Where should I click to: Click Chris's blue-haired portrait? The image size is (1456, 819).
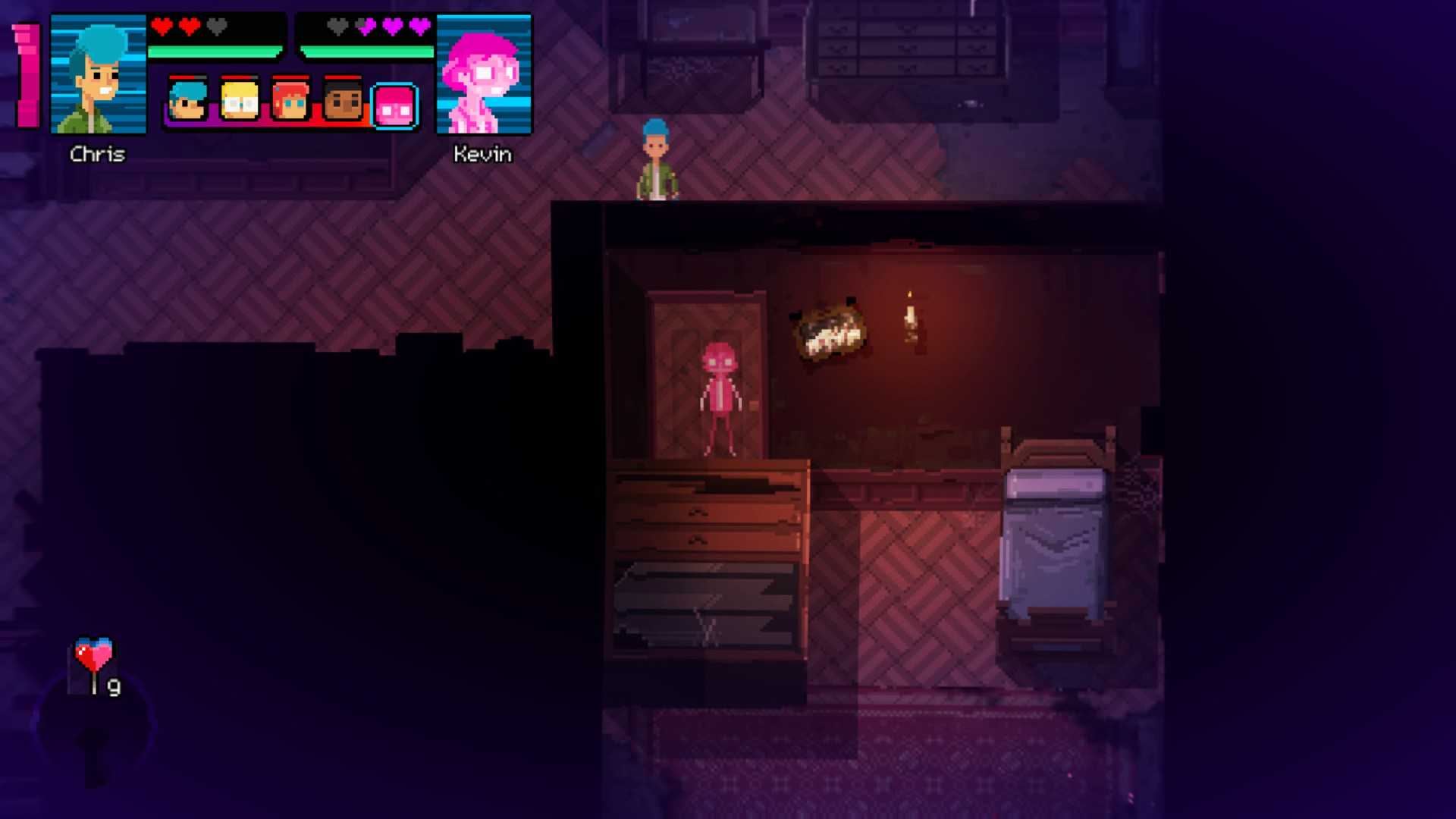pyautogui.click(x=98, y=74)
